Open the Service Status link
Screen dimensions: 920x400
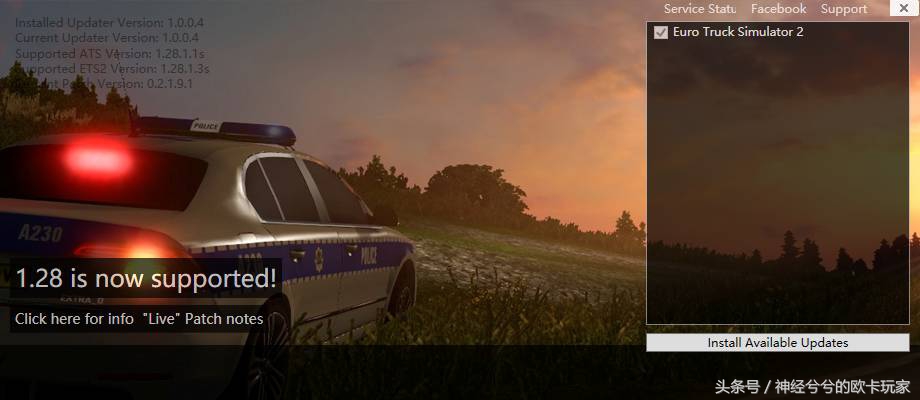pos(700,9)
